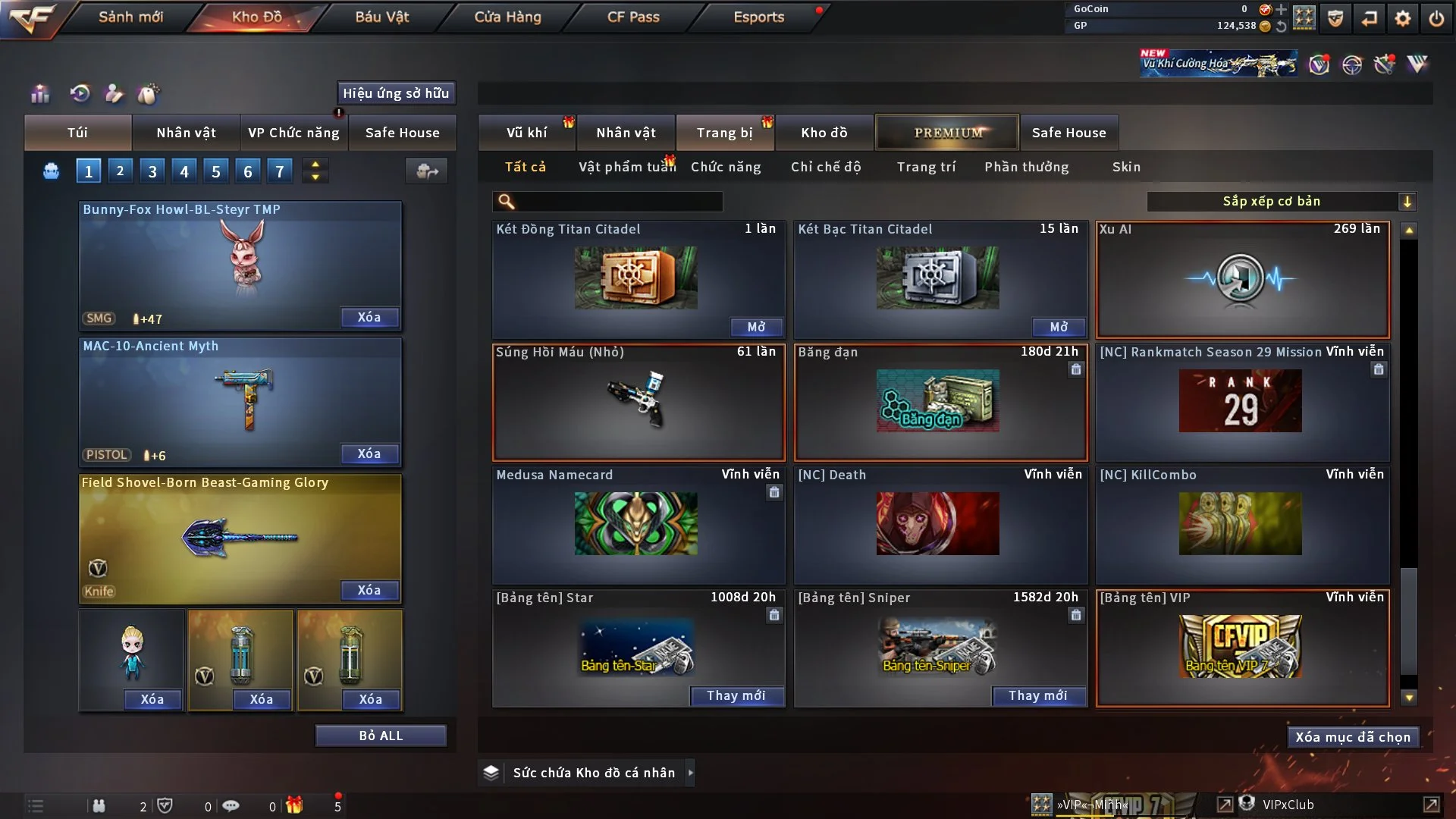This screenshot has height=819, width=1456.
Task: Delete selected items with Xóa mục đã chọn
Action: (x=1353, y=737)
